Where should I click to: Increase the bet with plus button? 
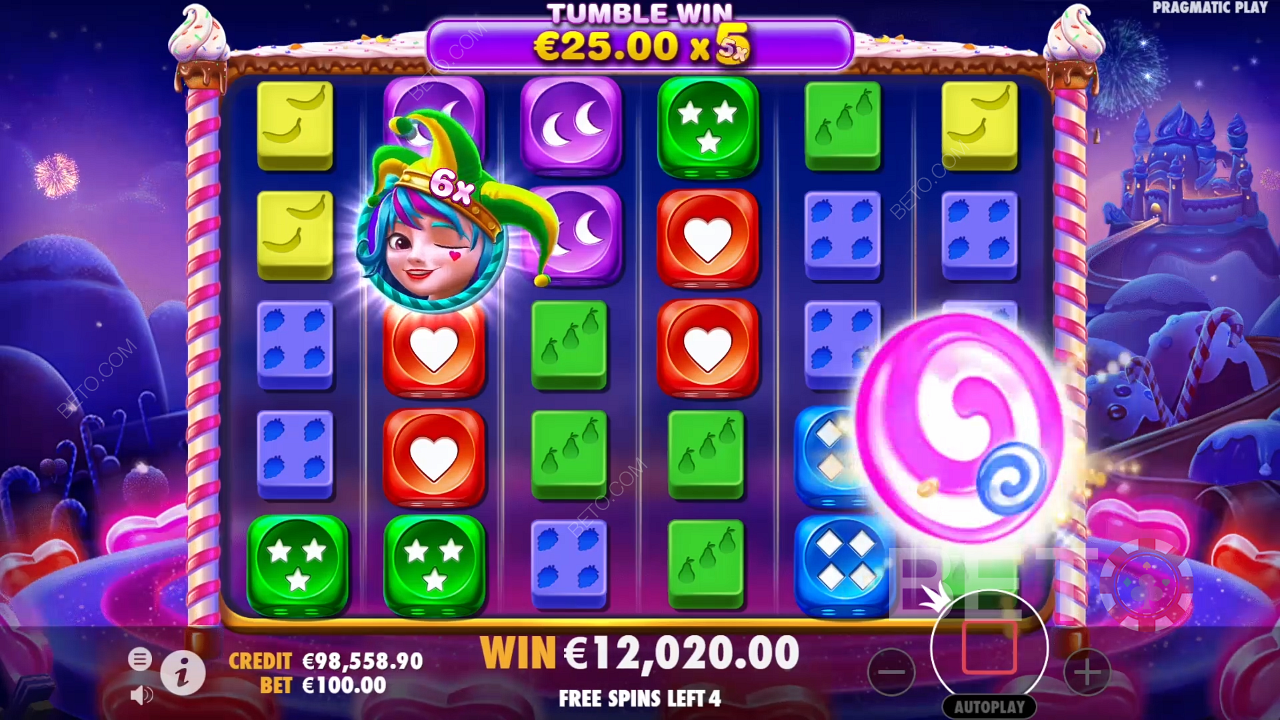pyautogui.click(x=1087, y=672)
